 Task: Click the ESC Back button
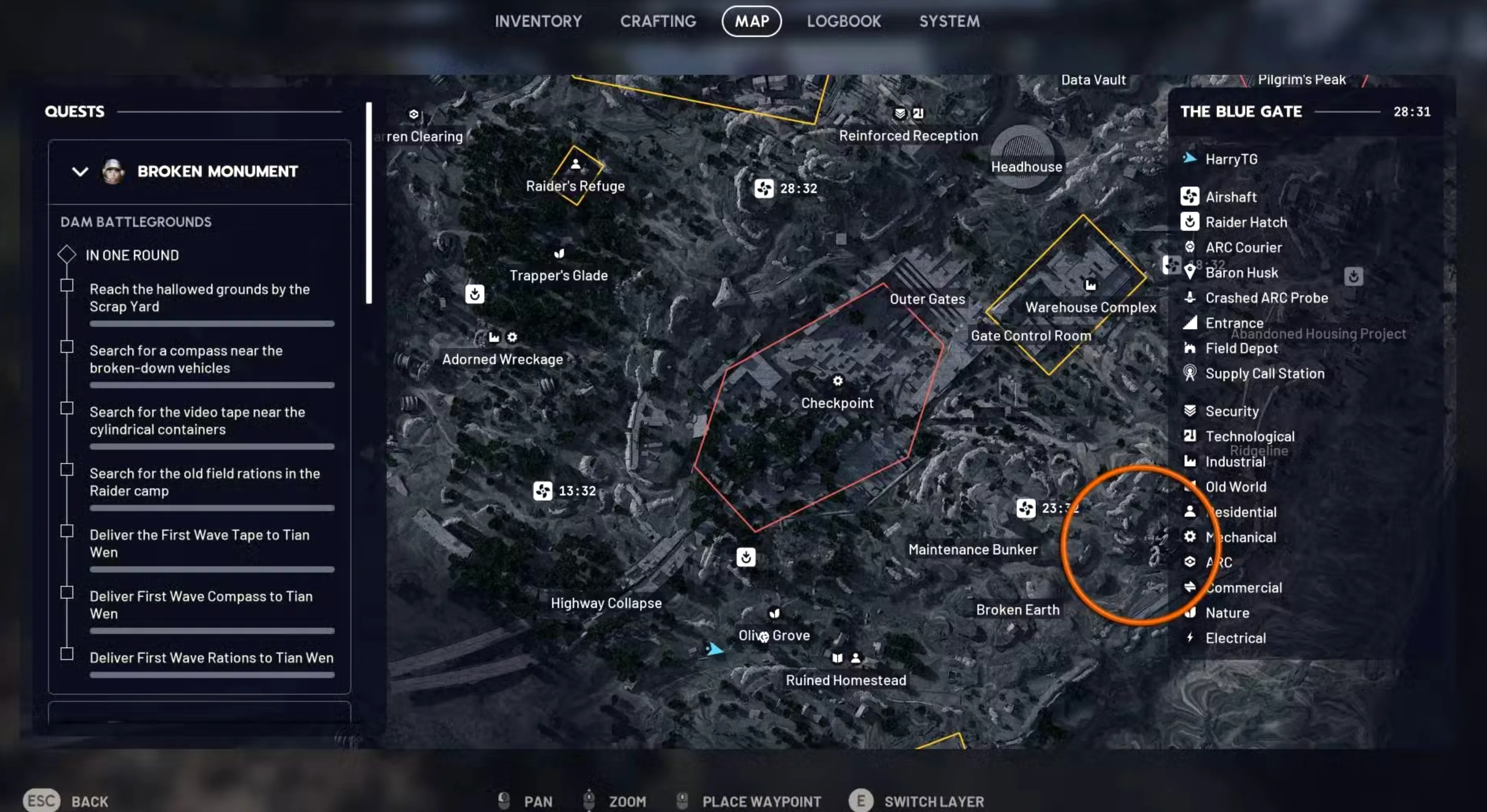[x=41, y=800]
